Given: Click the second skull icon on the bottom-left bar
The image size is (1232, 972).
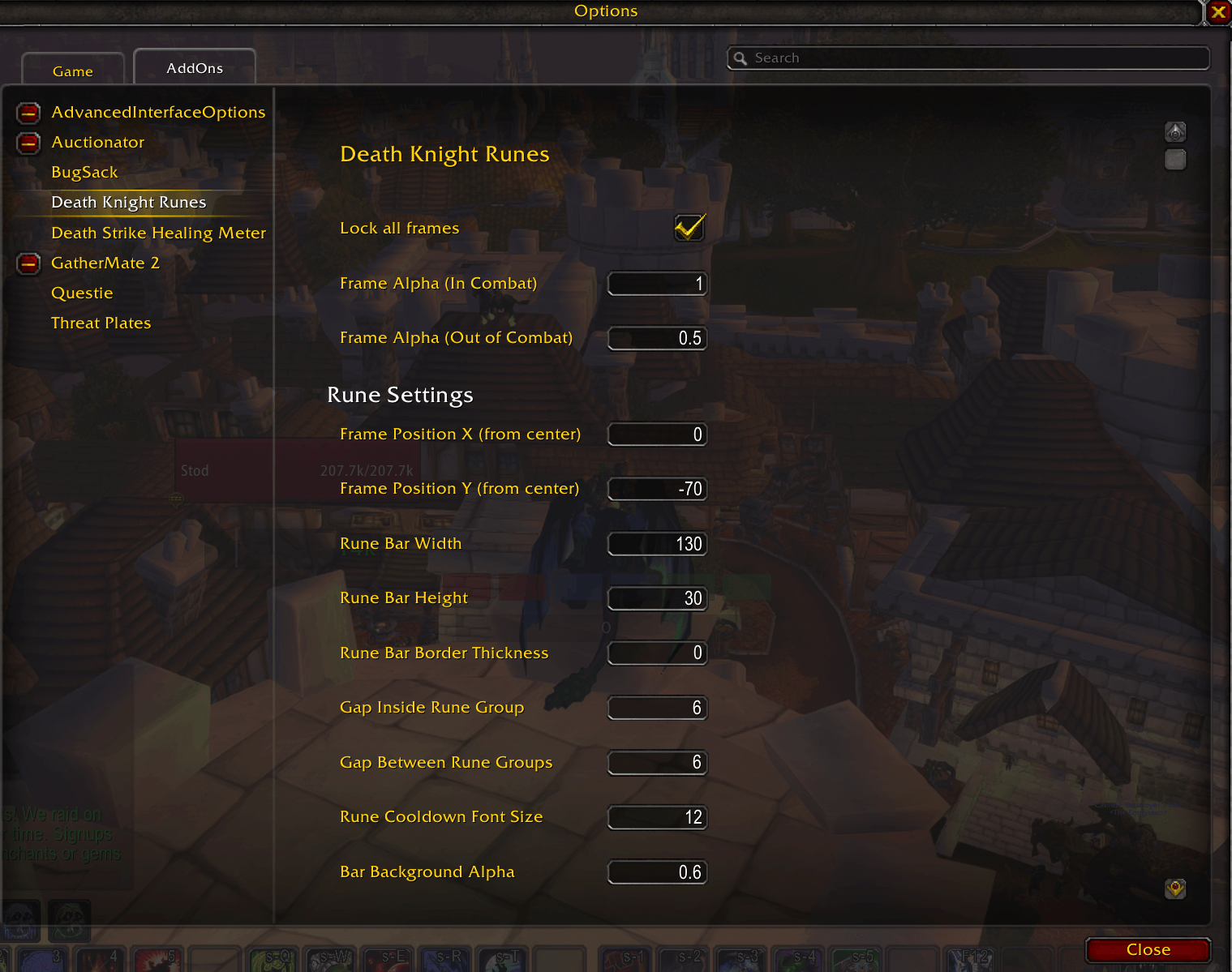Looking at the screenshot, I should pyautogui.click(x=70, y=918).
